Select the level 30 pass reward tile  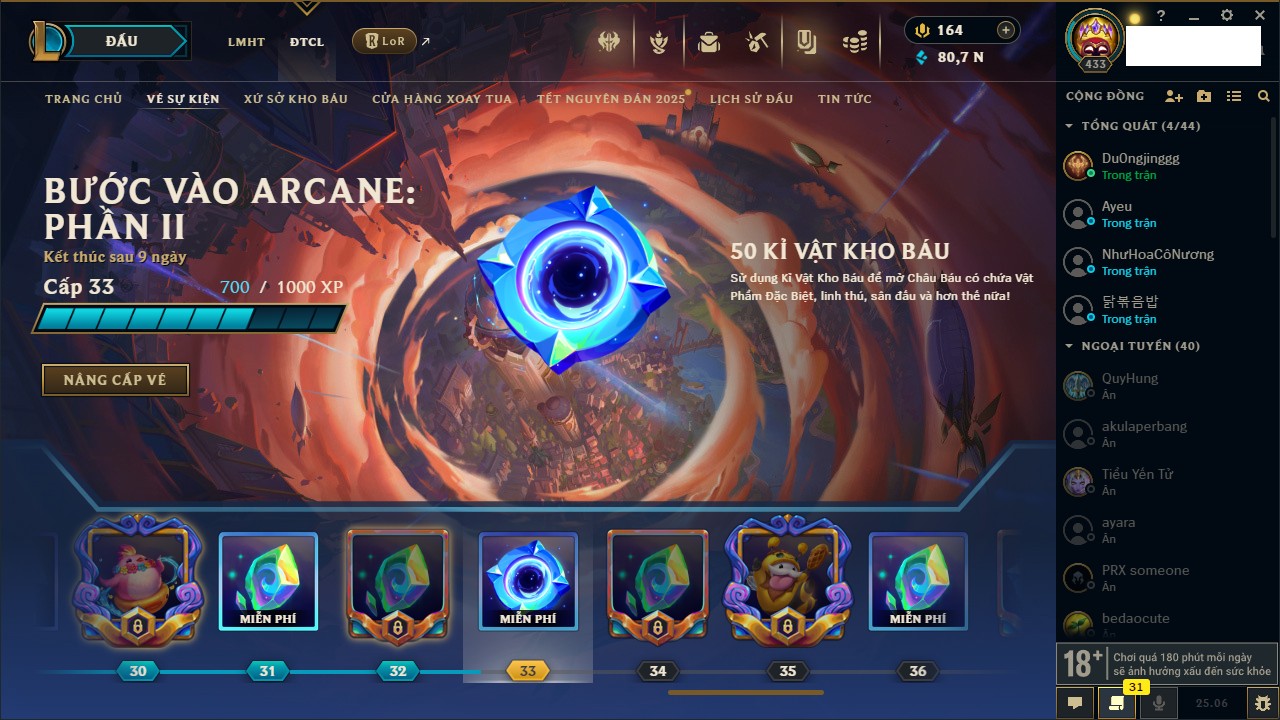click(138, 582)
